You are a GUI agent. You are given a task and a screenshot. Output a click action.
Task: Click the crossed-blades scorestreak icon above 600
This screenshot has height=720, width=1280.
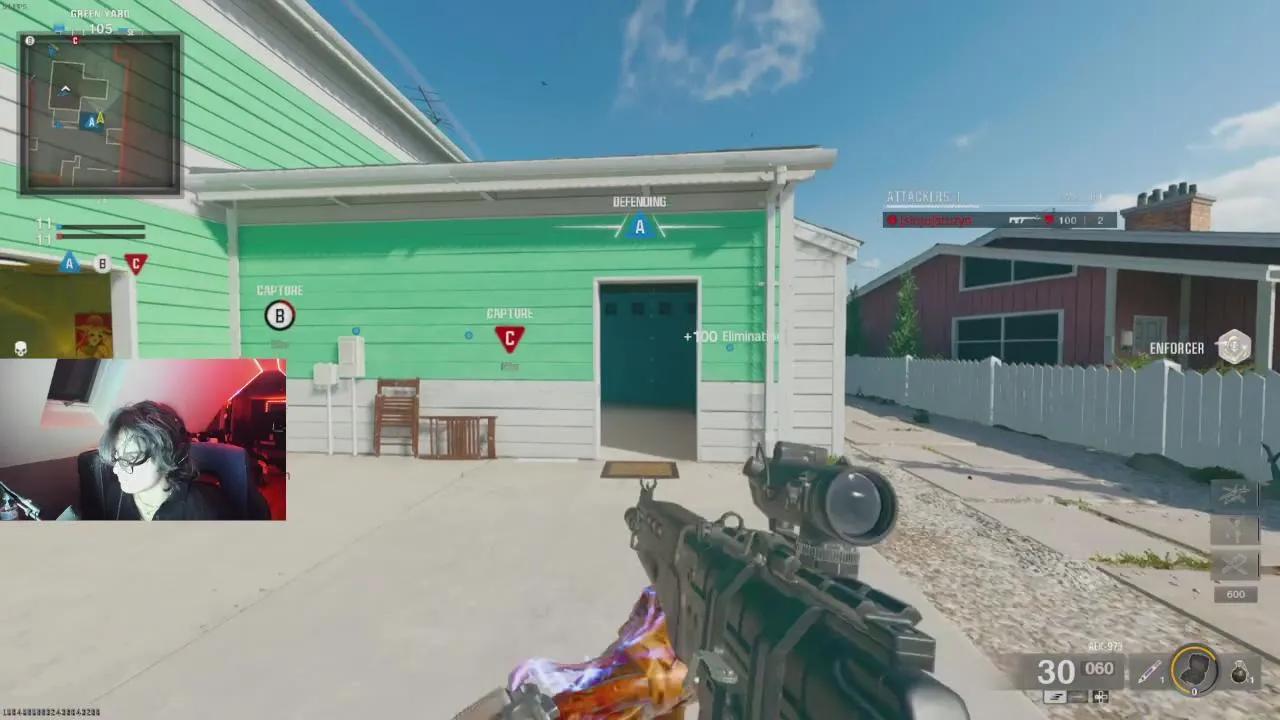[1232, 566]
